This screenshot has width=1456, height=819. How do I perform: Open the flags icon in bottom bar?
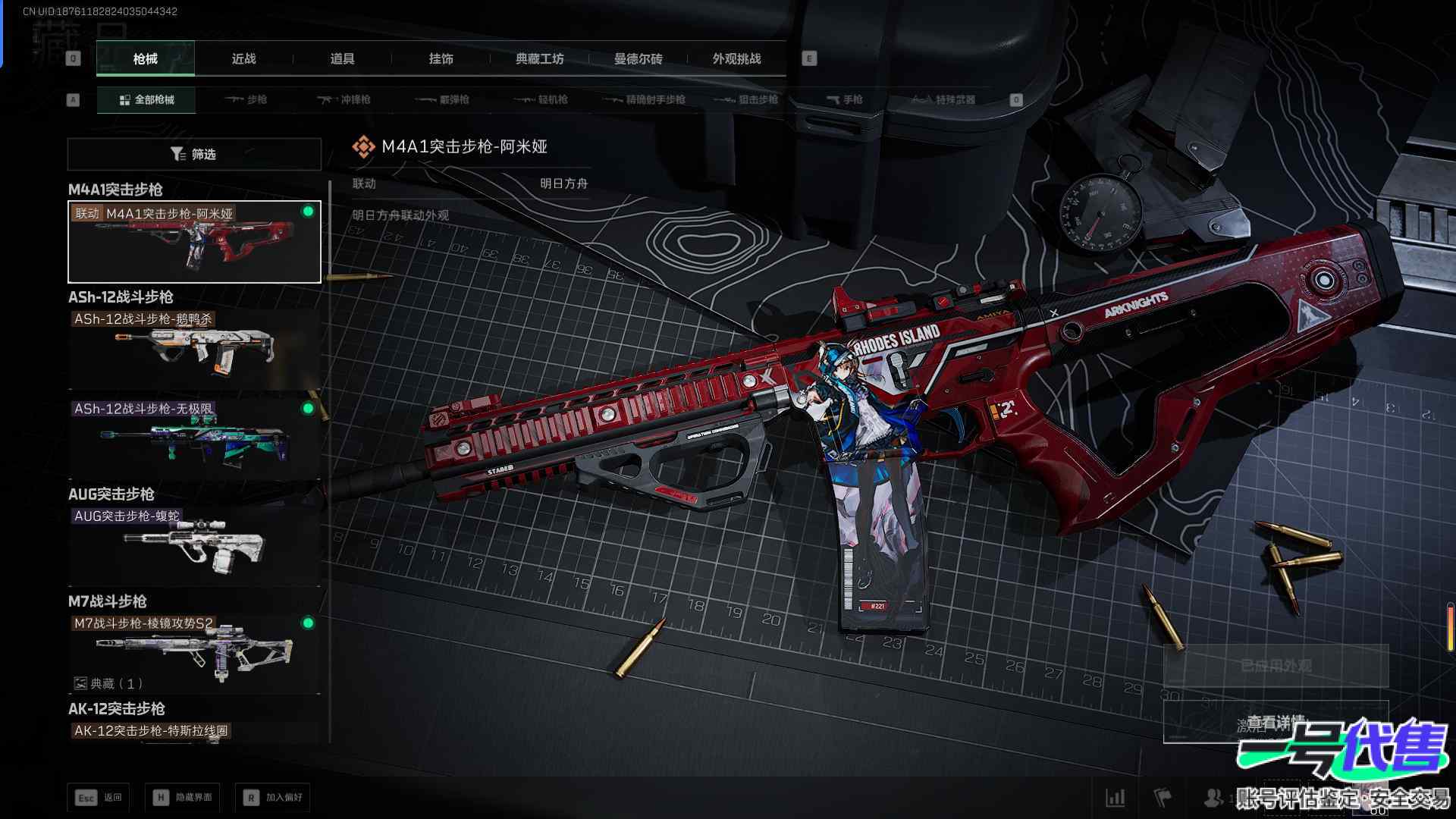[1163, 797]
